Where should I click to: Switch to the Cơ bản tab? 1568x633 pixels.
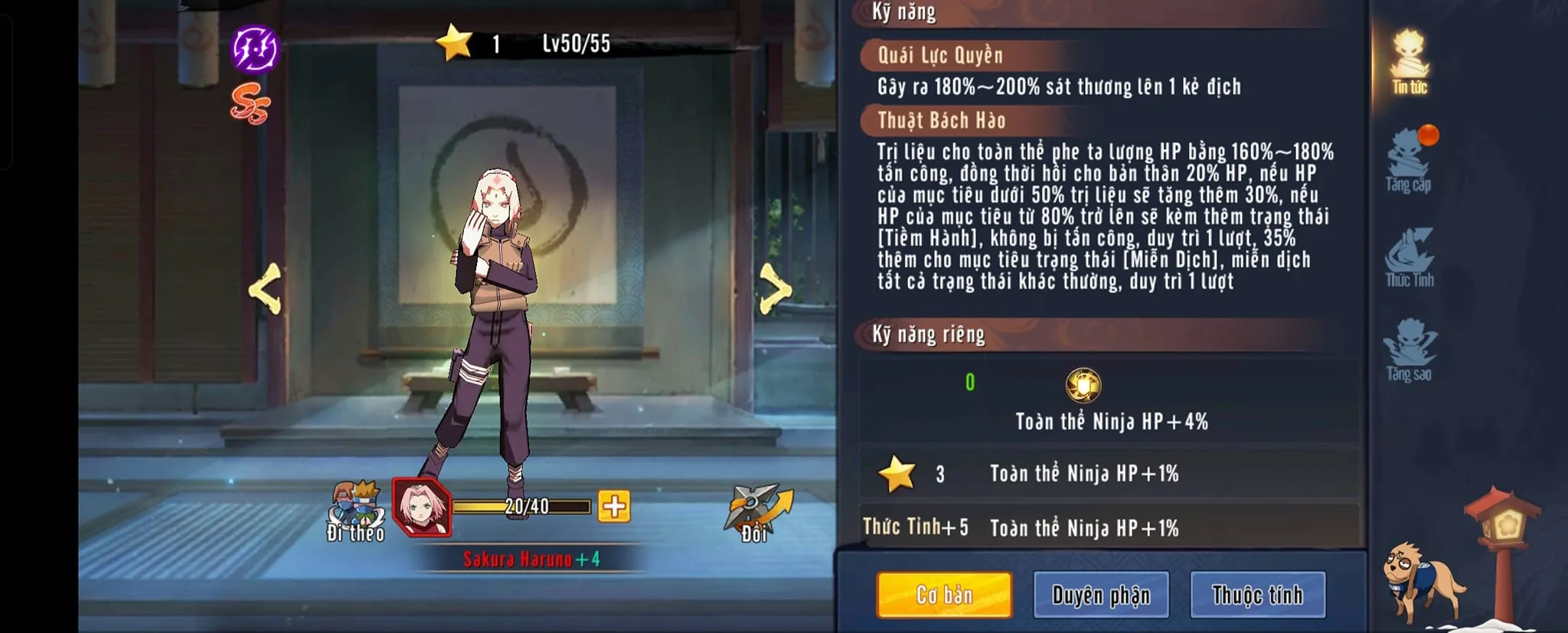tap(944, 595)
